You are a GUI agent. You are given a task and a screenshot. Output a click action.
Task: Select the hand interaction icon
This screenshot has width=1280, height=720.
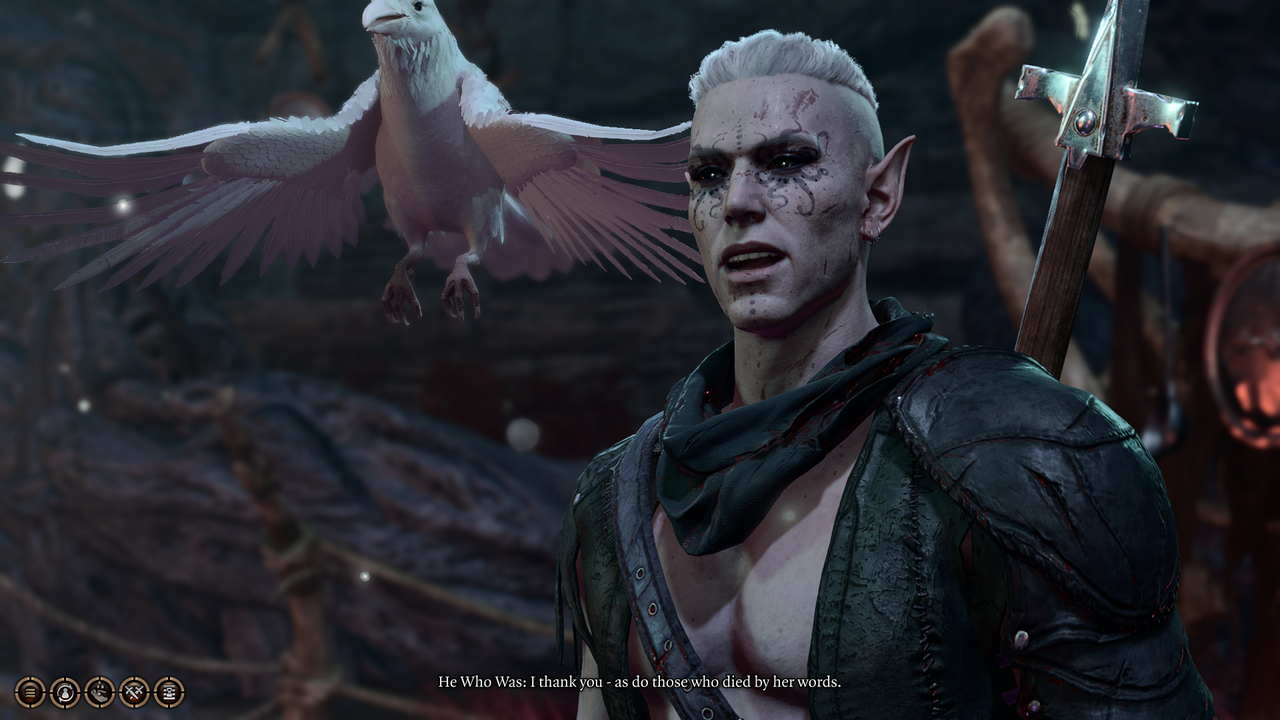[x=99, y=691]
